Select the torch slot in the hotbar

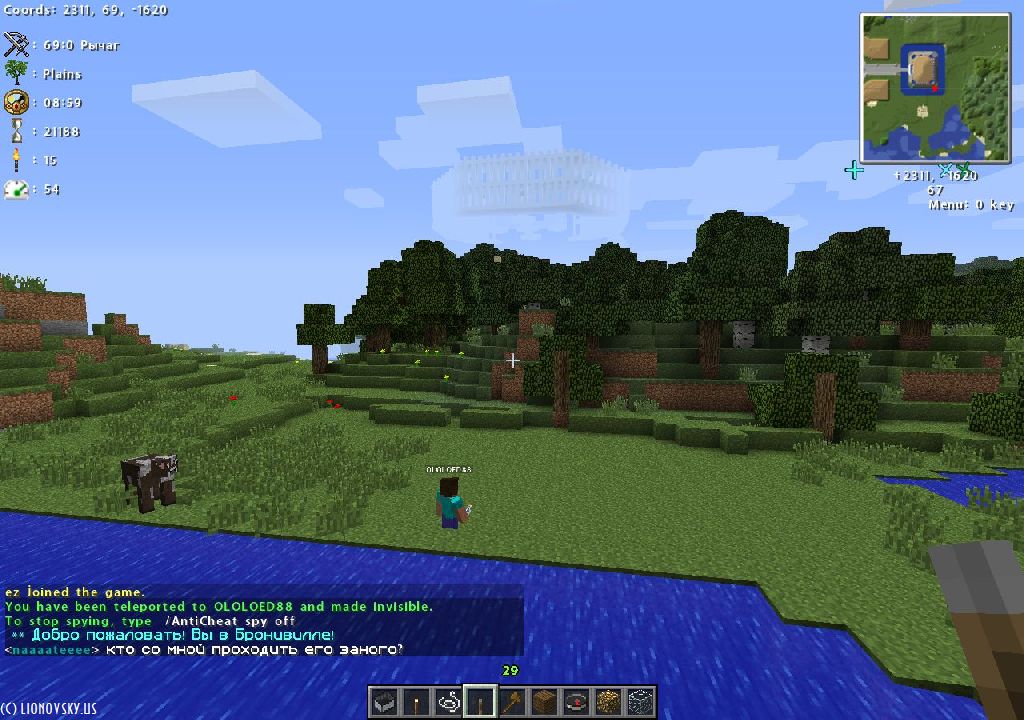415,702
